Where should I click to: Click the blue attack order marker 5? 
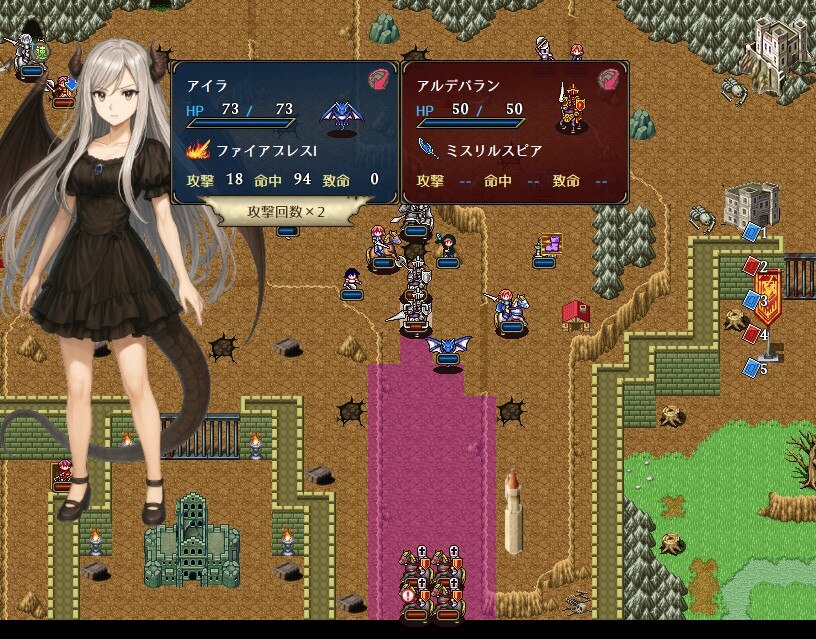click(751, 368)
